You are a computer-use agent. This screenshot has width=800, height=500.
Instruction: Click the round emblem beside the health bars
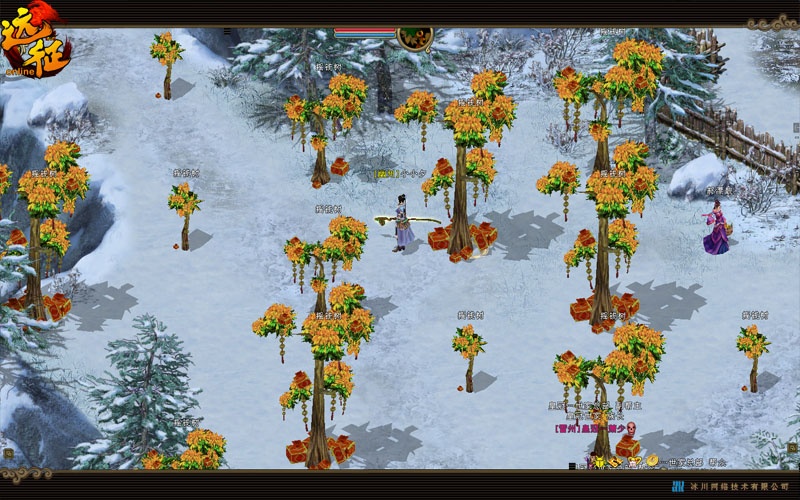pyautogui.click(x=414, y=38)
